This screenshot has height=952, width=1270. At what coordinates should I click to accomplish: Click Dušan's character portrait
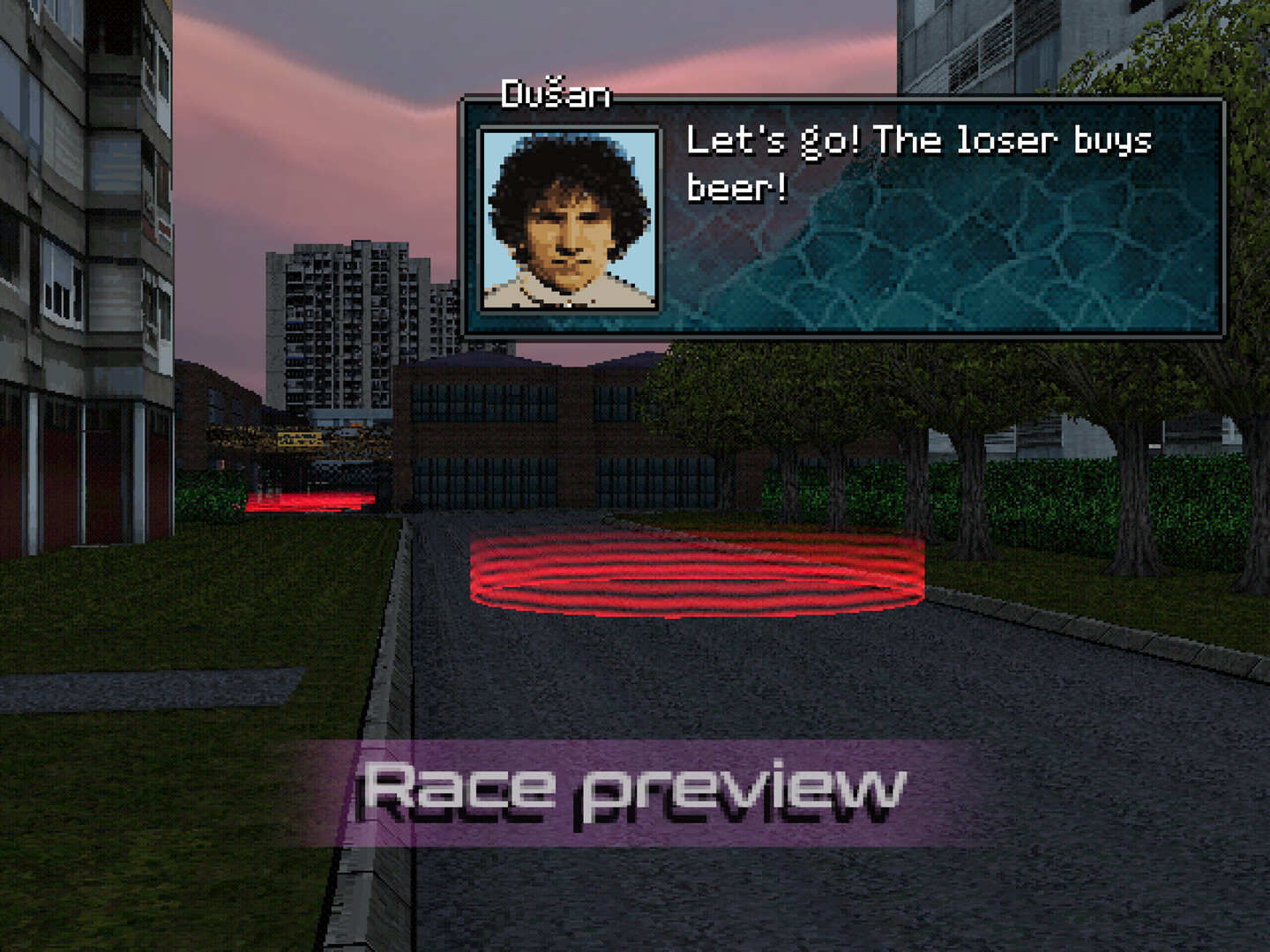[x=570, y=219]
